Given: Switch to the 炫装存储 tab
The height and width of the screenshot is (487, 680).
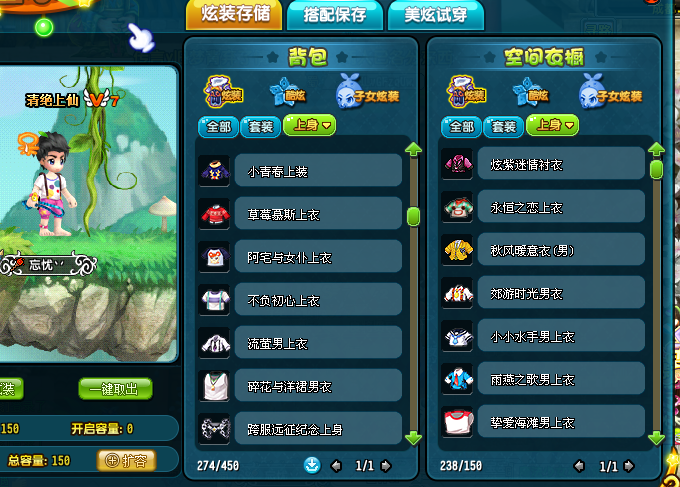Looking at the screenshot, I should click(234, 15).
